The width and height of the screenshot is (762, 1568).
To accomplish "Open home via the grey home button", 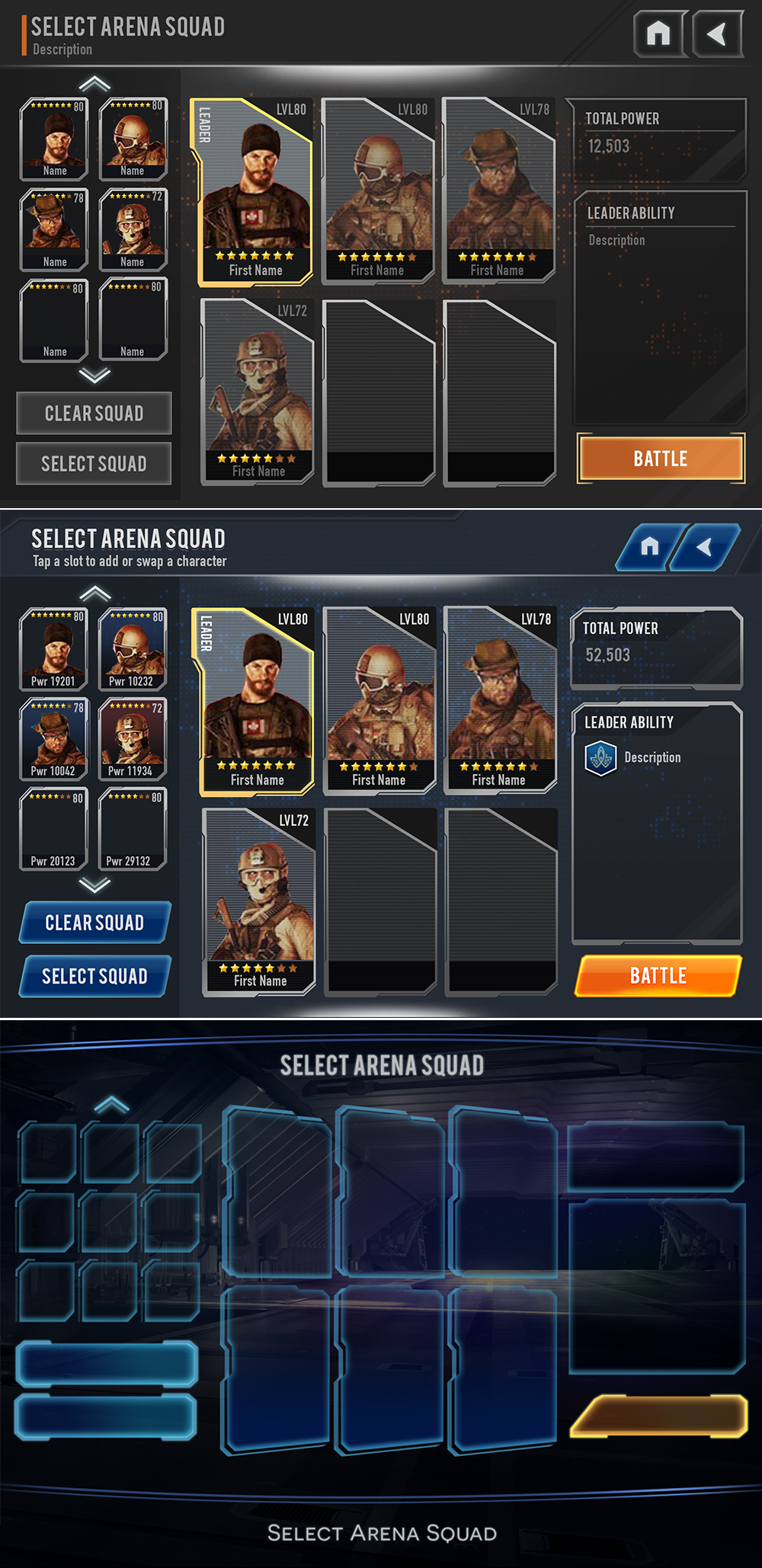I will point(659,34).
